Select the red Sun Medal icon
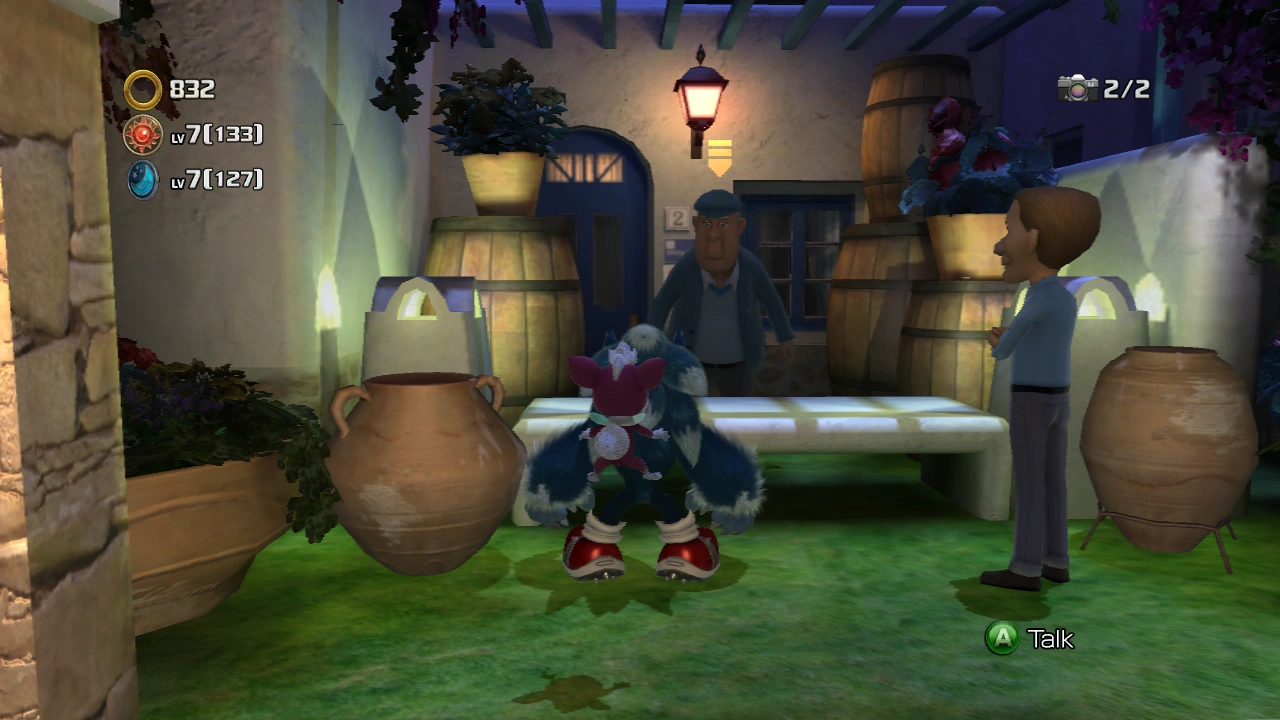The image size is (1280, 720). (143, 134)
